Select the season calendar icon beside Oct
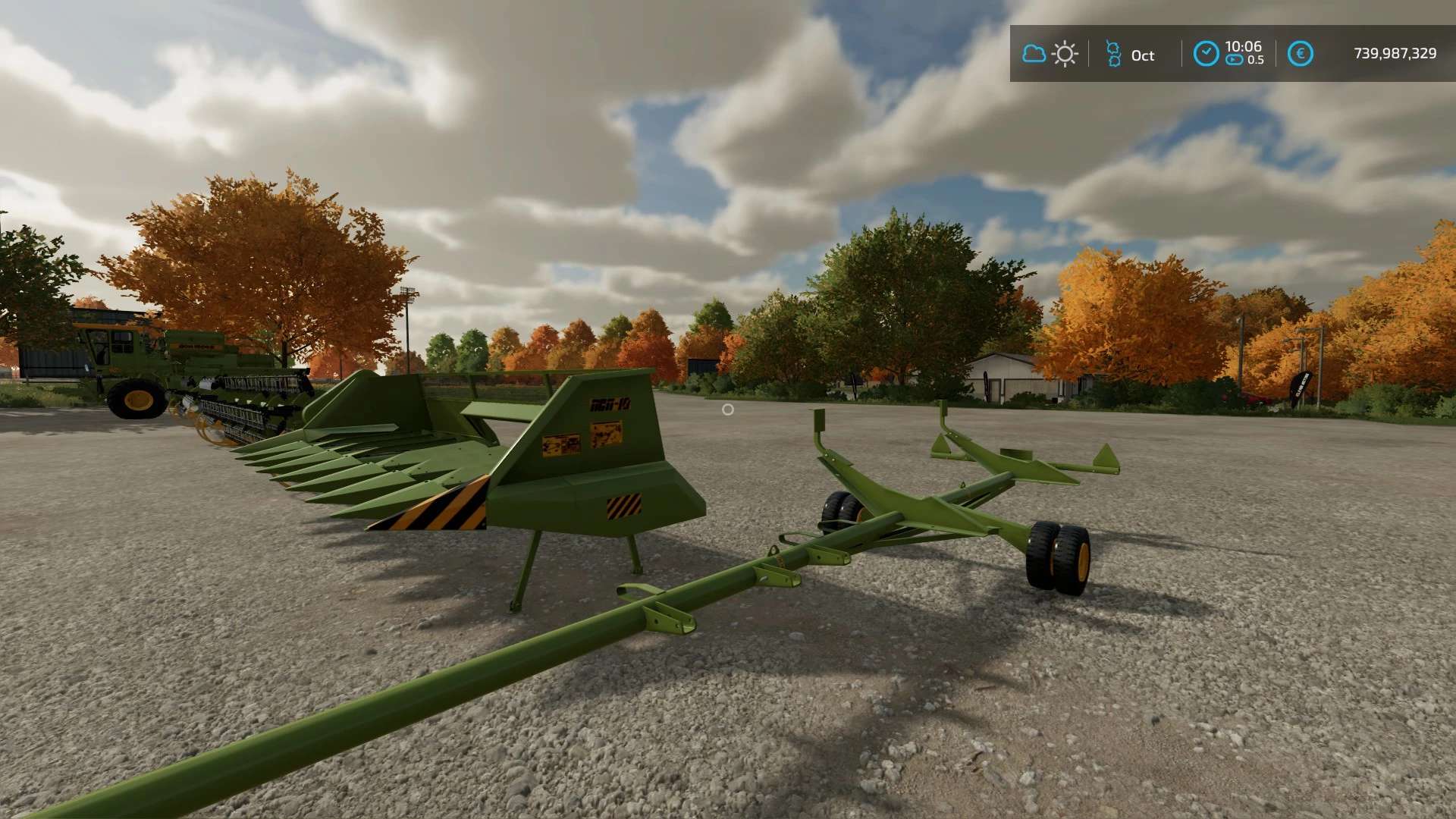Image resolution: width=1456 pixels, height=819 pixels. point(1113,54)
